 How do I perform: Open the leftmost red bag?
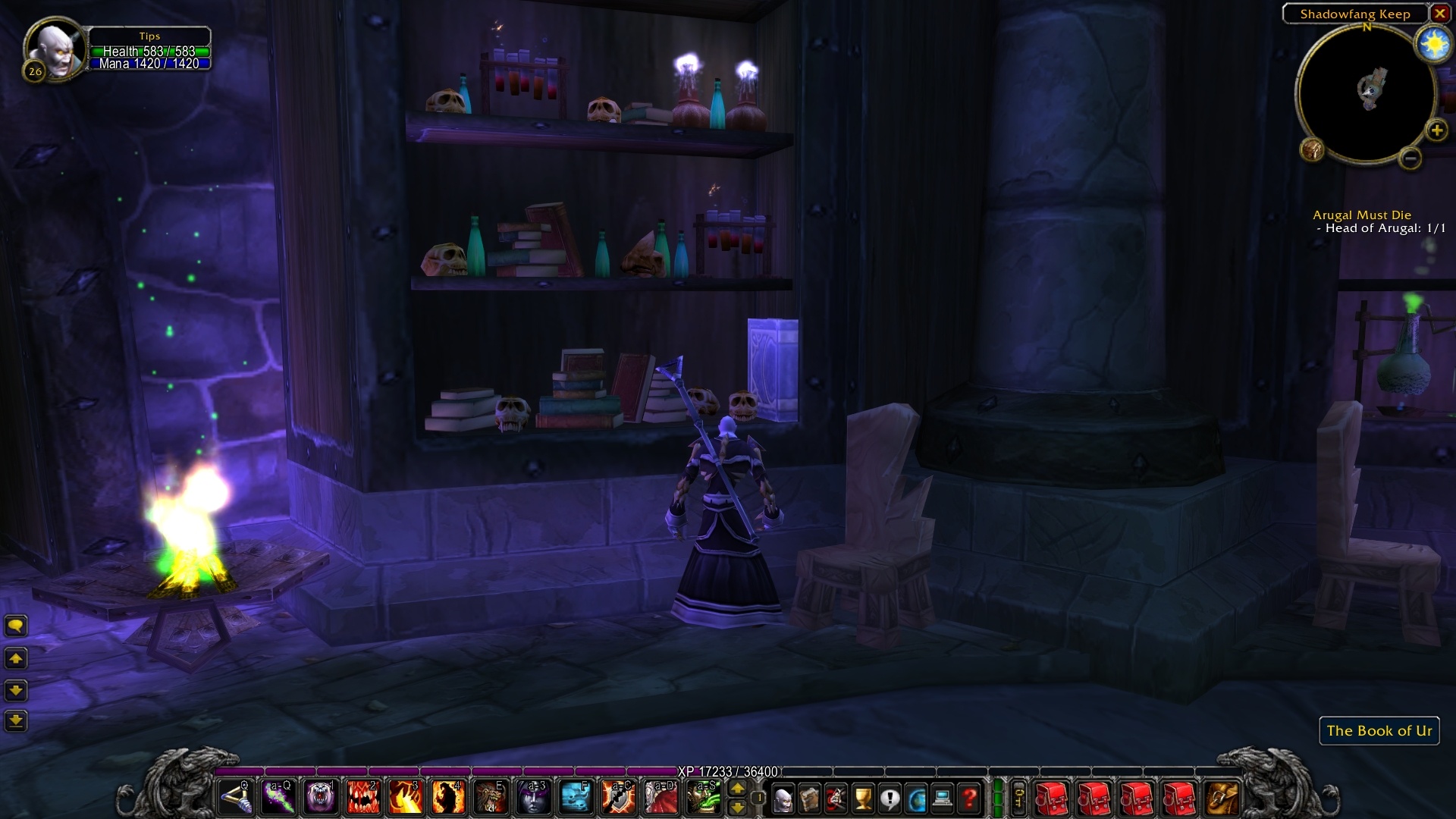click(x=1050, y=798)
